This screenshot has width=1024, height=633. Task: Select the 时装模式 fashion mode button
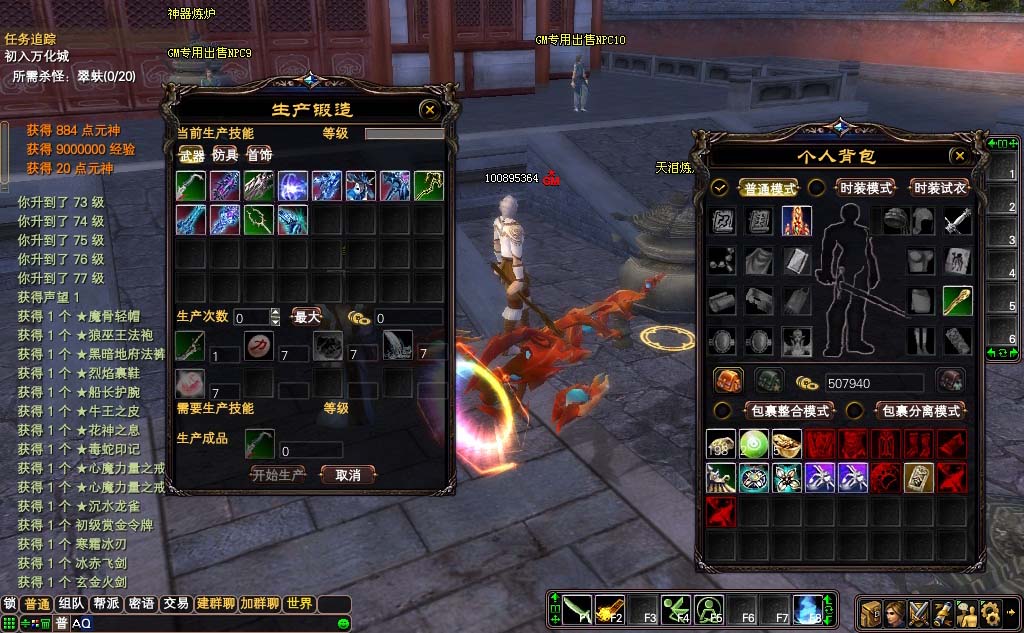[866, 188]
